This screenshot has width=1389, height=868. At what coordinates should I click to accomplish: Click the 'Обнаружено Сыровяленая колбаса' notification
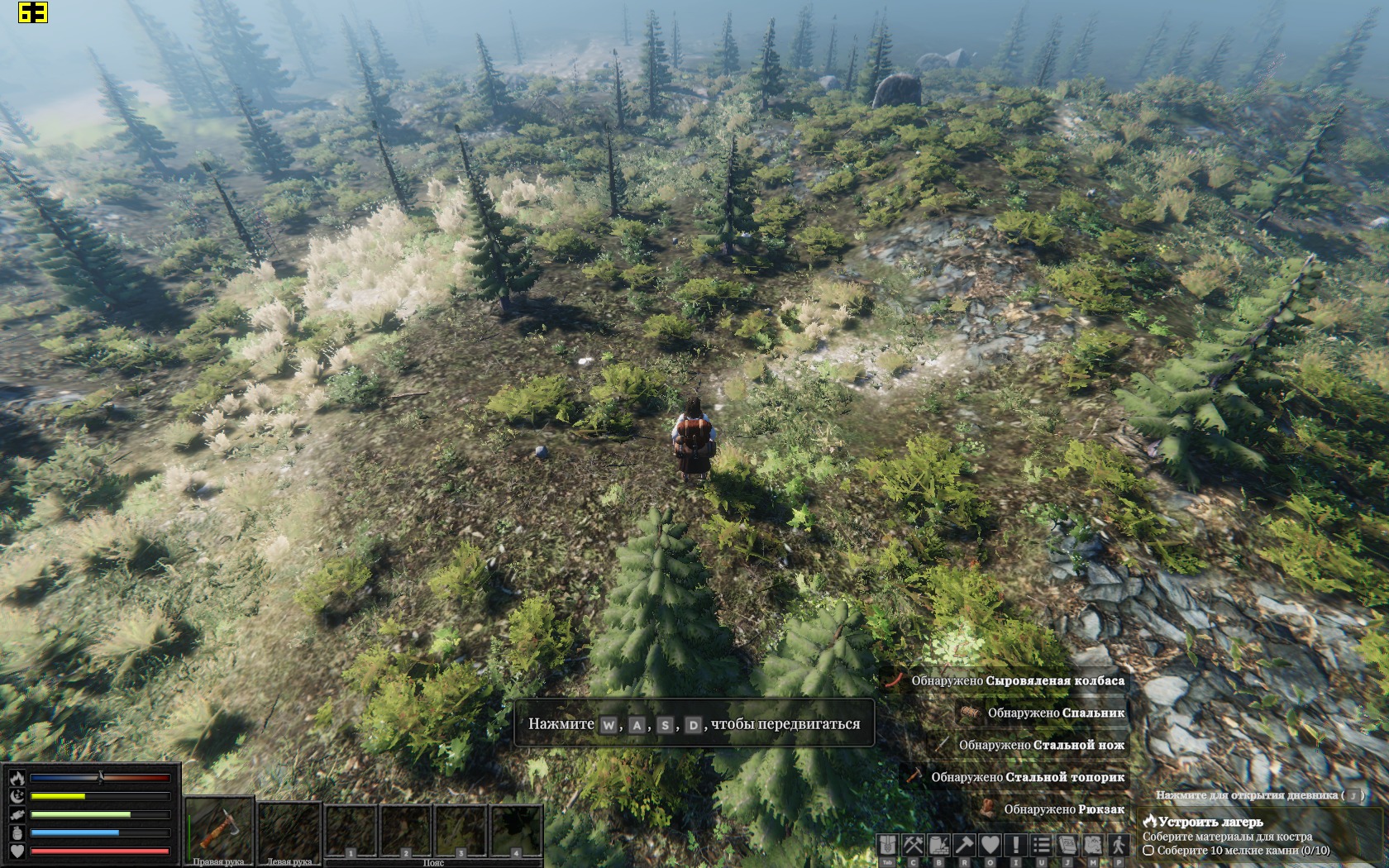(1017, 680)
